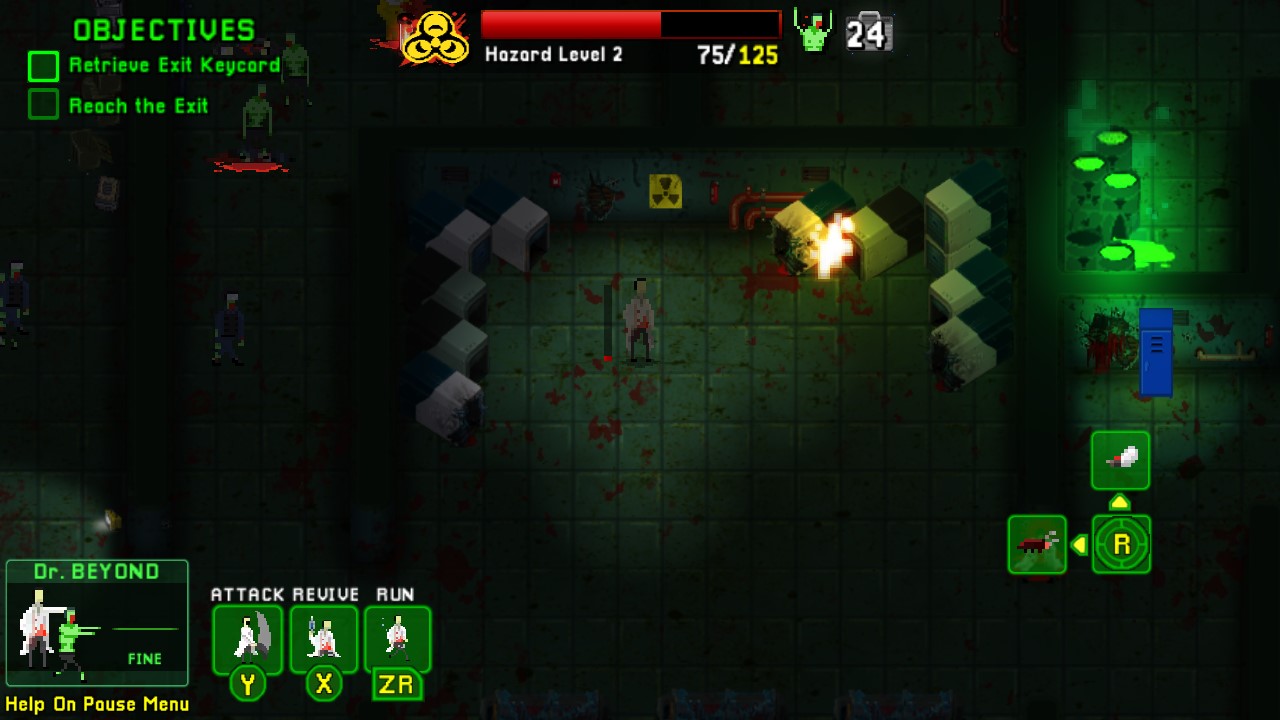This screenshot has width=1280, height=720.
Task: Select the RUN action icon
Action: [398, 640]
